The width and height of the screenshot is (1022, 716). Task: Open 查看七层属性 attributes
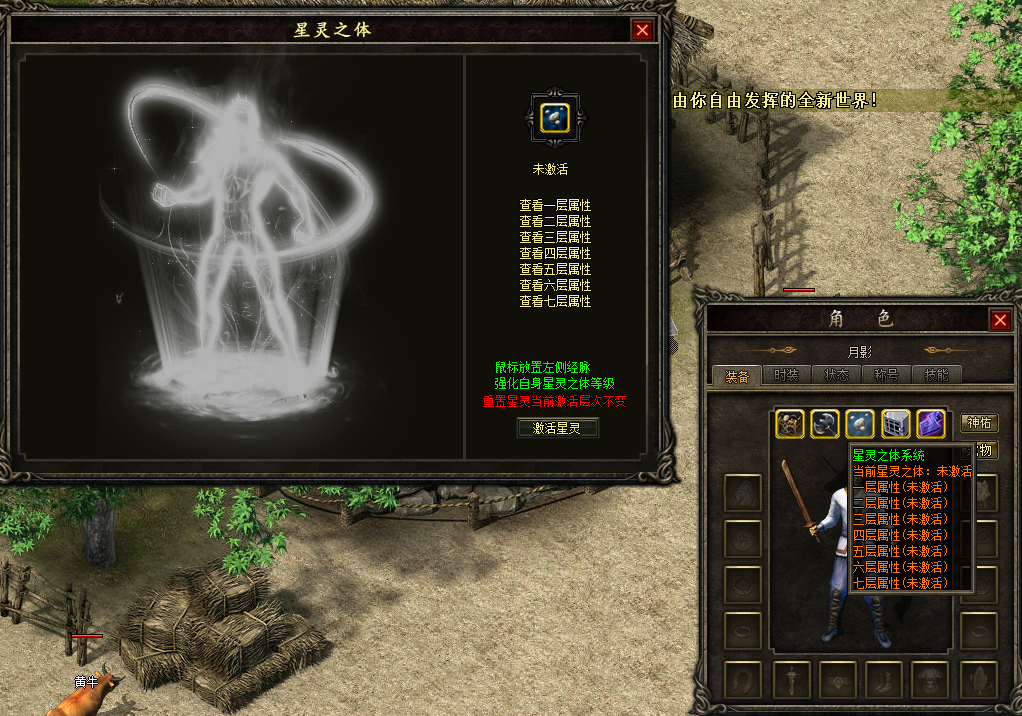click(555, 301)
